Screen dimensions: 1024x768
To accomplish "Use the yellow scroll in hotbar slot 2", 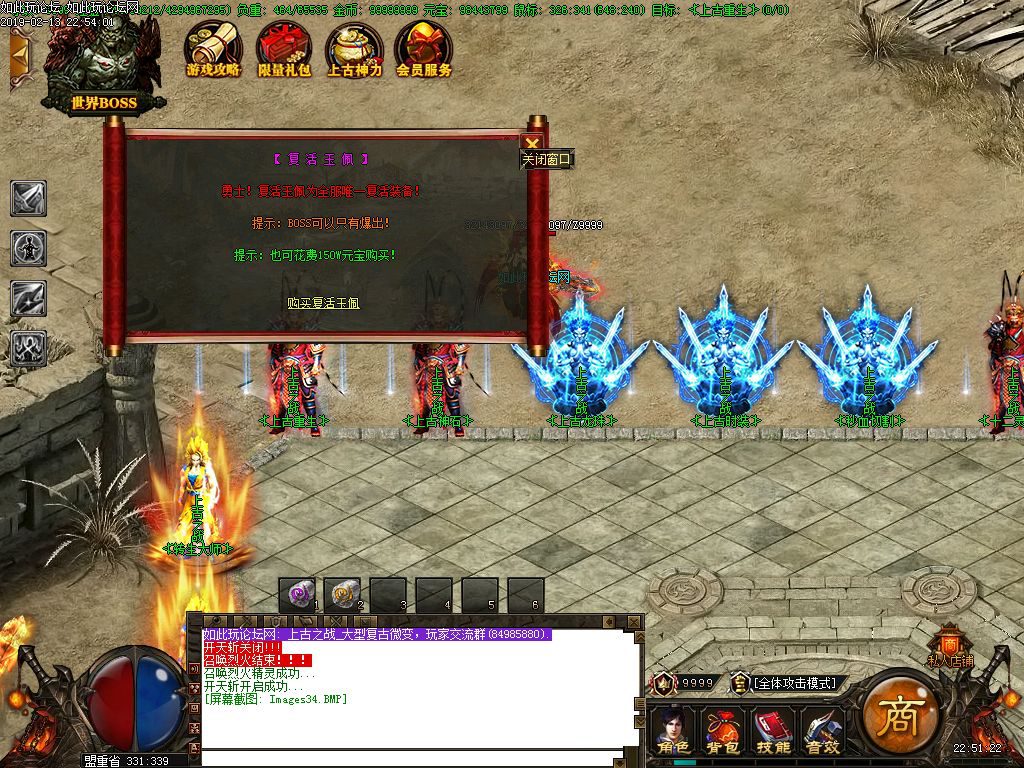I will point(342,596).
